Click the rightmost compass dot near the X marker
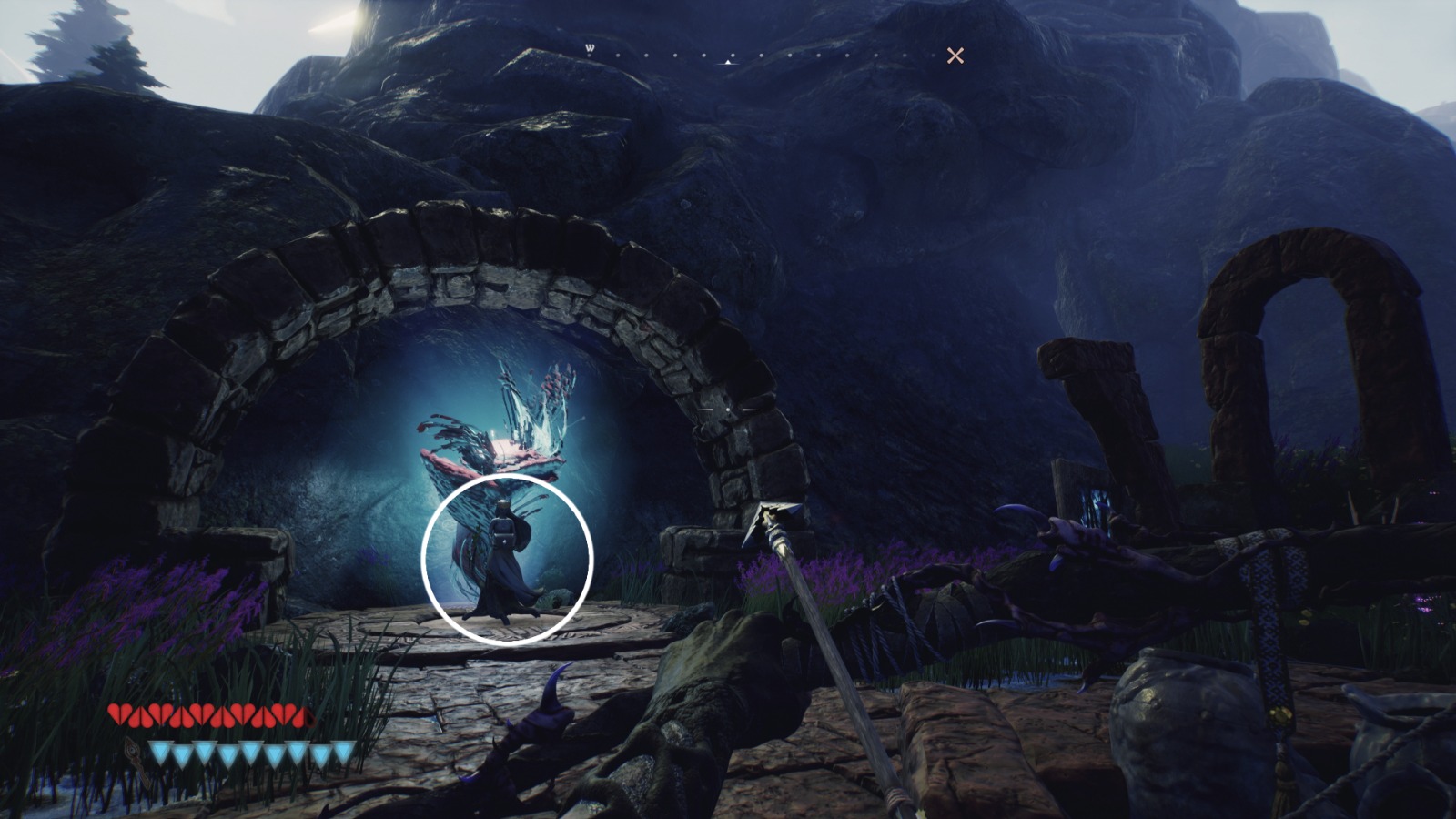This screenshot has height=819, width=1456. pyautogui.click(x=933, y=55)
